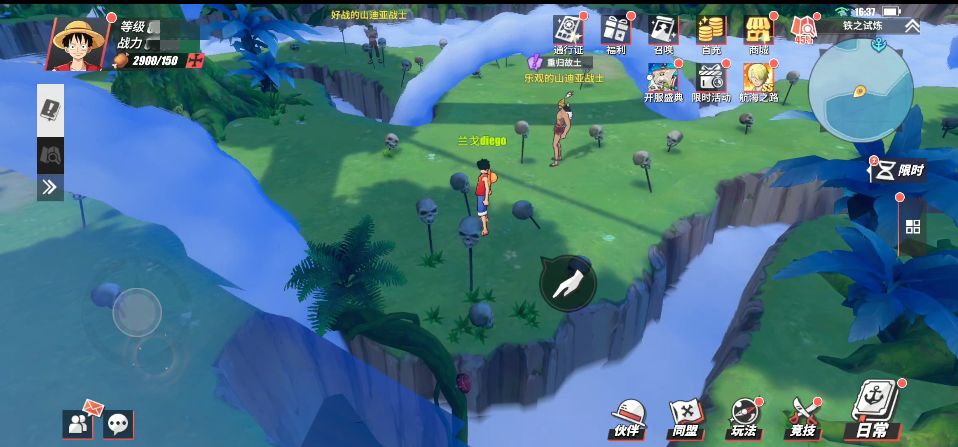Screen dimensions: 958x447
Task: Click the red plus to add stamina
Action: 195,61
